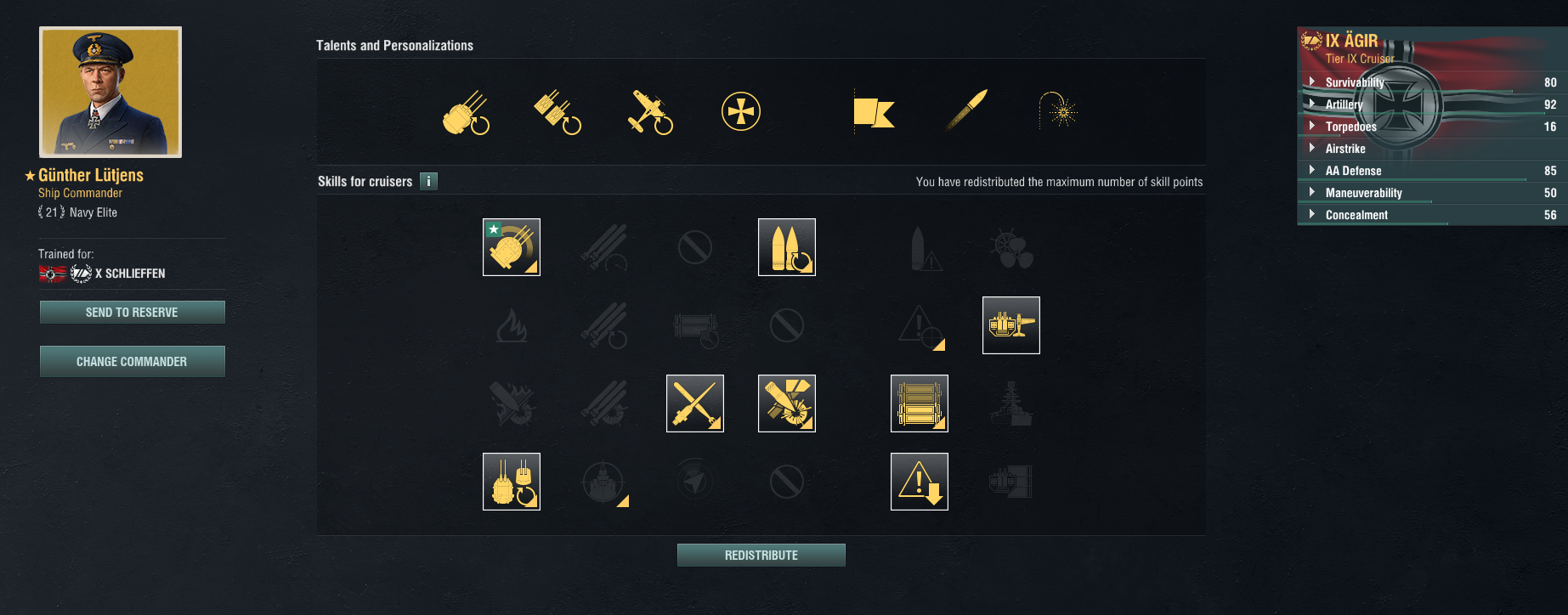Choose the shells reload skill icon
Image resolution: width=1568 pixels, height=615 pixels.
(x=787, y=247)
